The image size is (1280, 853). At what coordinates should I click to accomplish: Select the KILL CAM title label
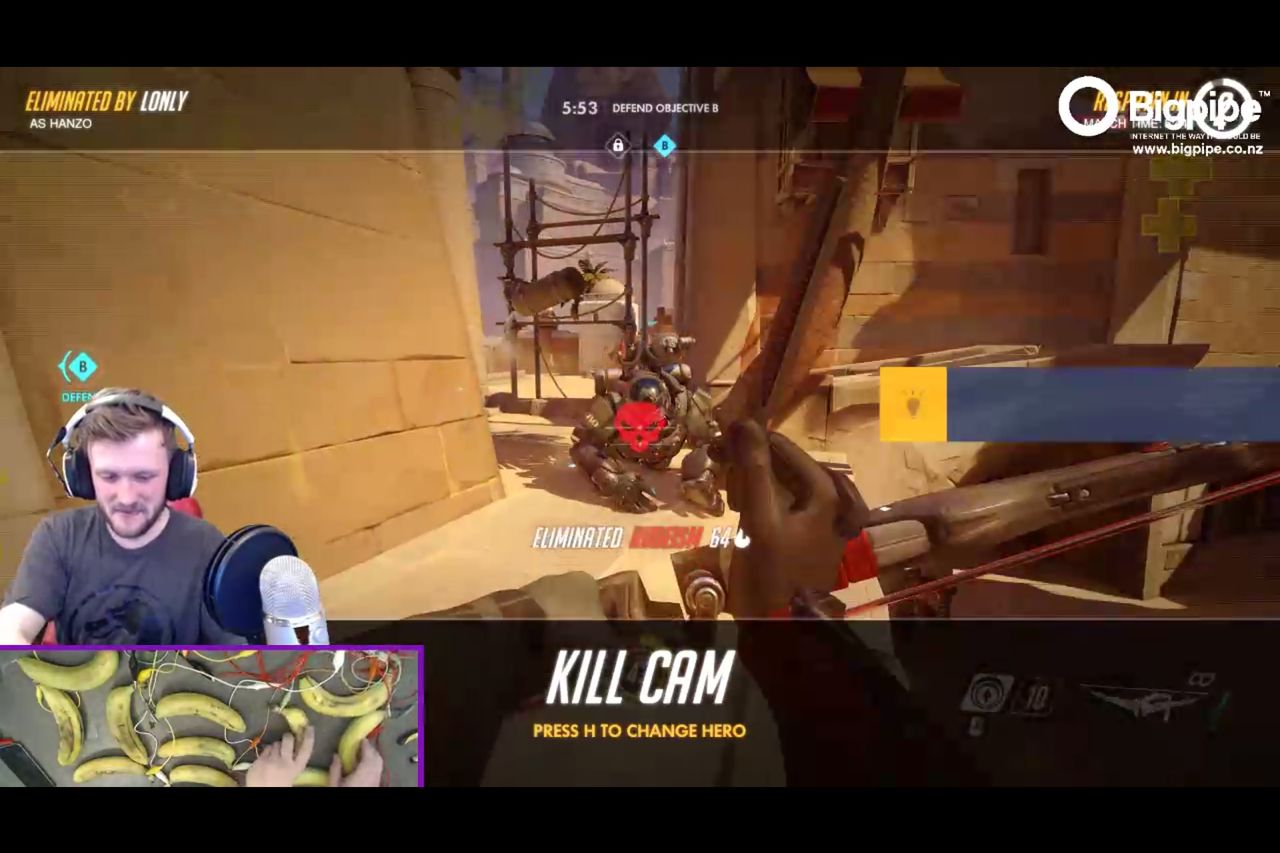[x=641, y=678]
